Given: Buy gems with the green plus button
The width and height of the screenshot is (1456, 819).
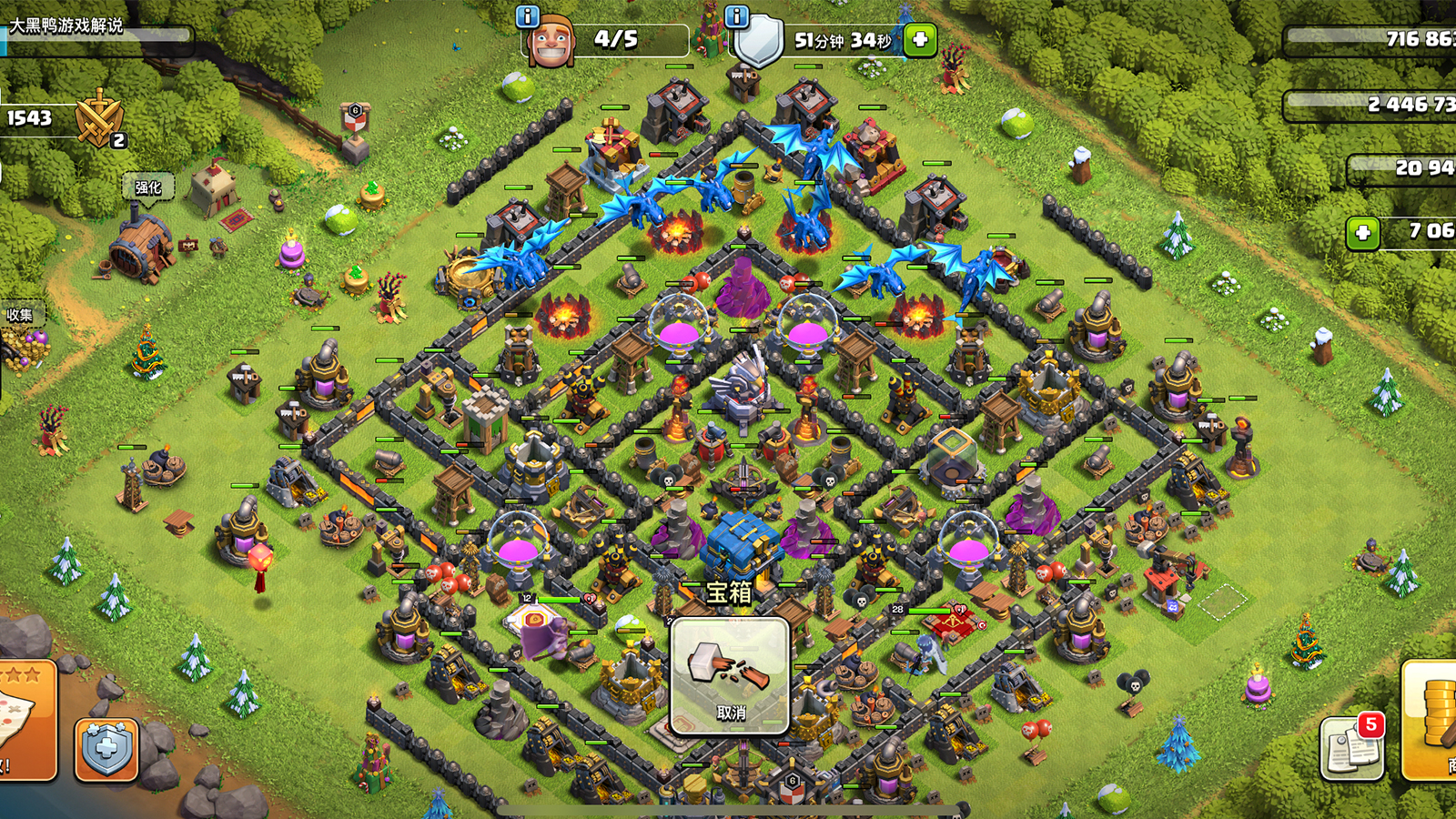Looking at the screenshot, I should pos(1363,233).
